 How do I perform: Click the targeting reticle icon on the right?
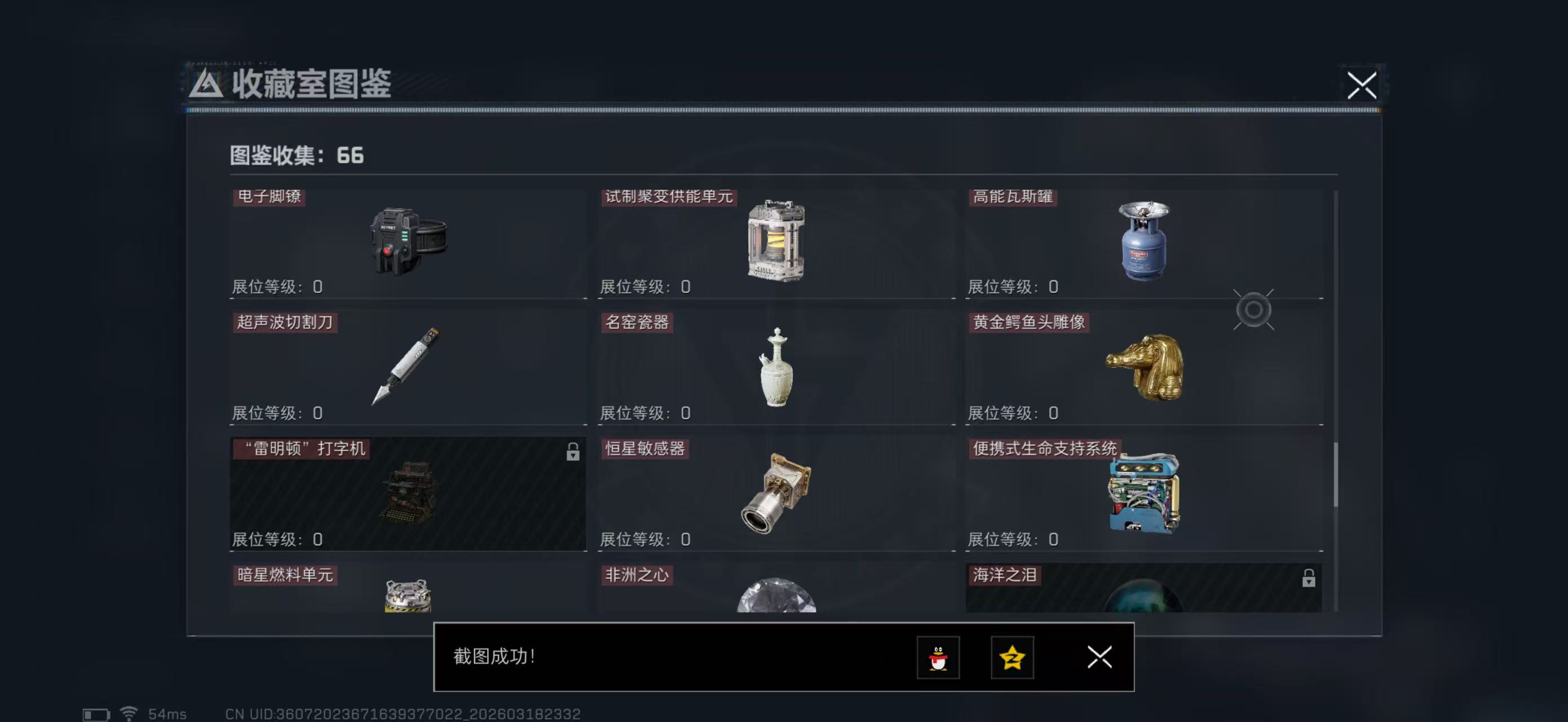tap(1254, 310)
